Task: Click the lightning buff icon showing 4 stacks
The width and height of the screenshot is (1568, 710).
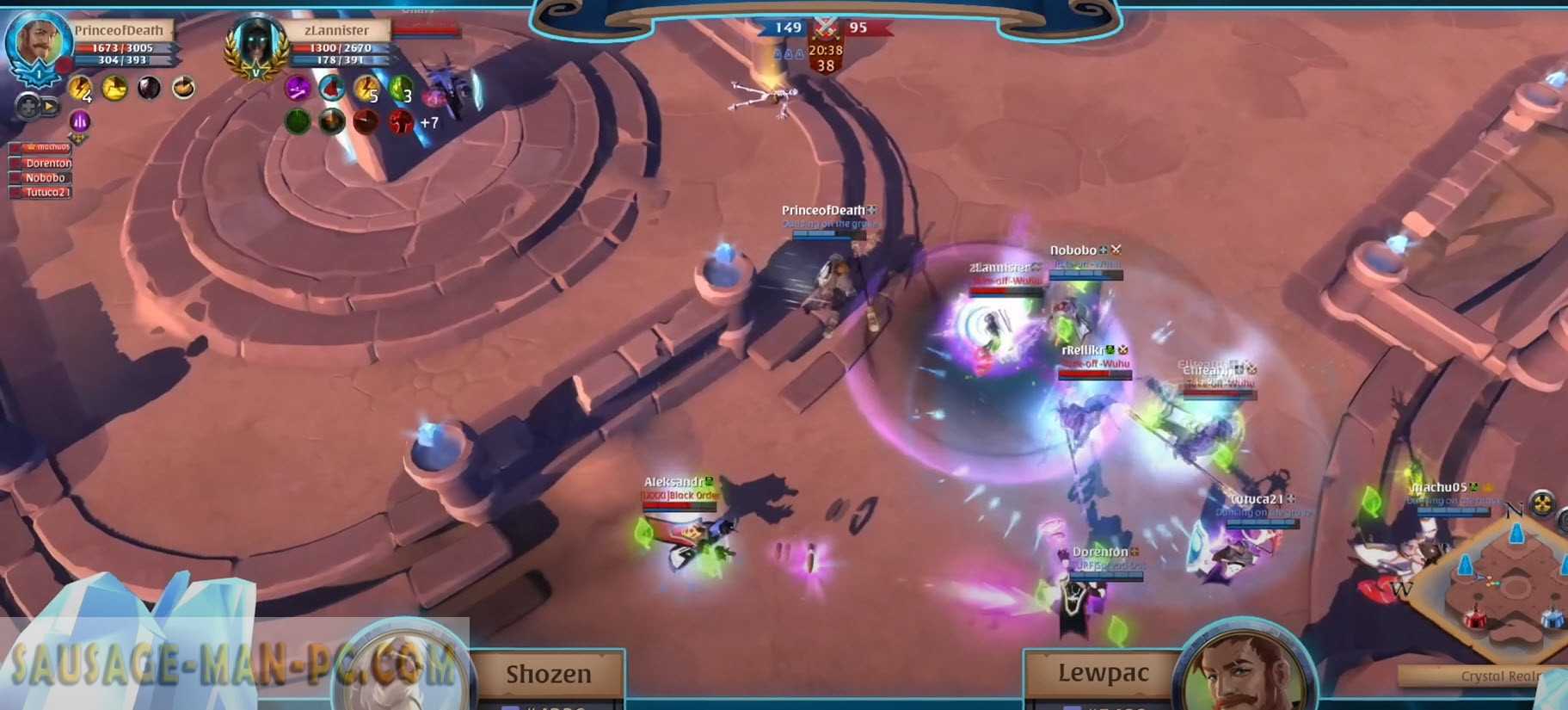Action: pos(80,88)
